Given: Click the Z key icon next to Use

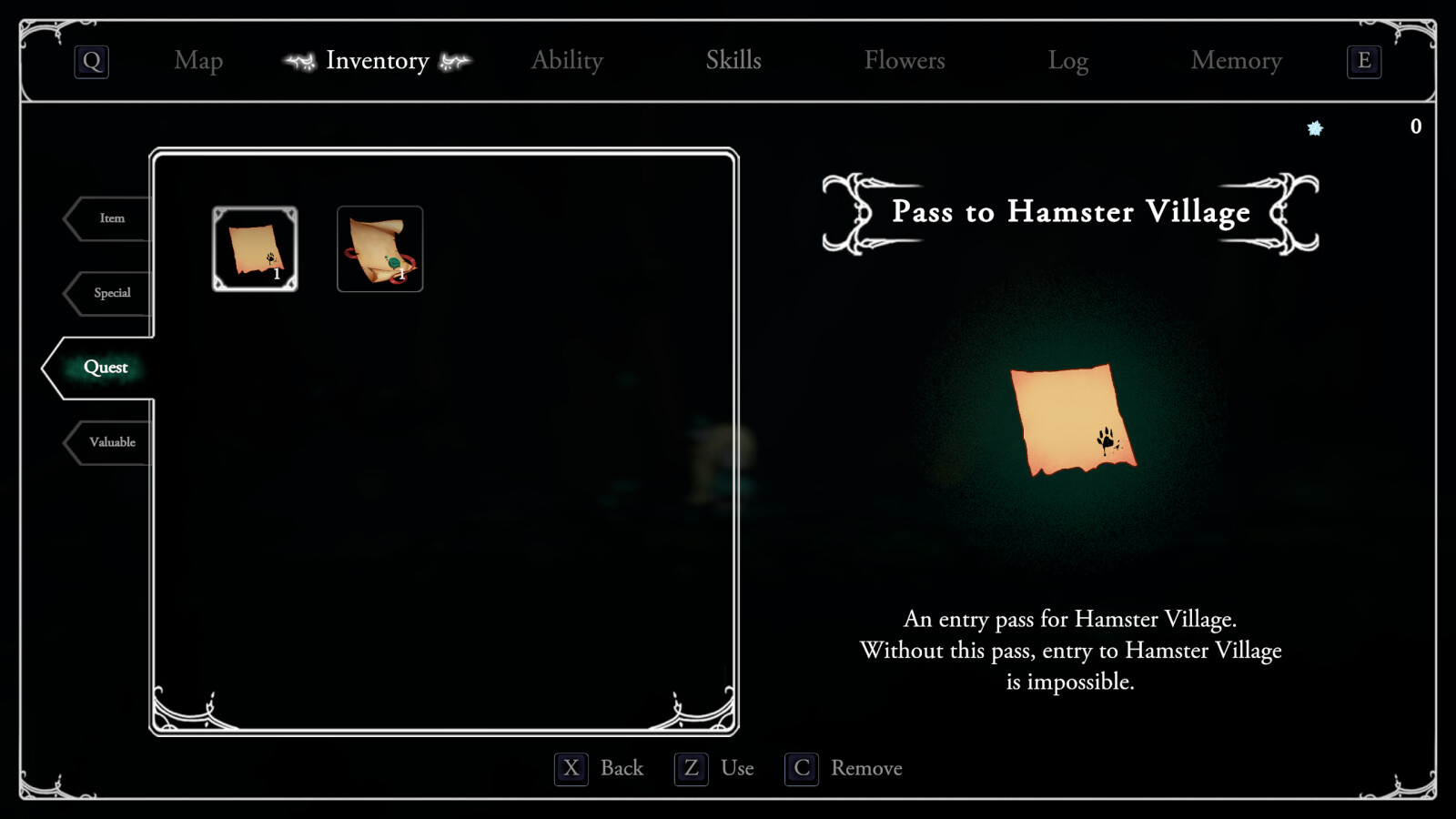Looking at the screenshot, I should [690, 768].
